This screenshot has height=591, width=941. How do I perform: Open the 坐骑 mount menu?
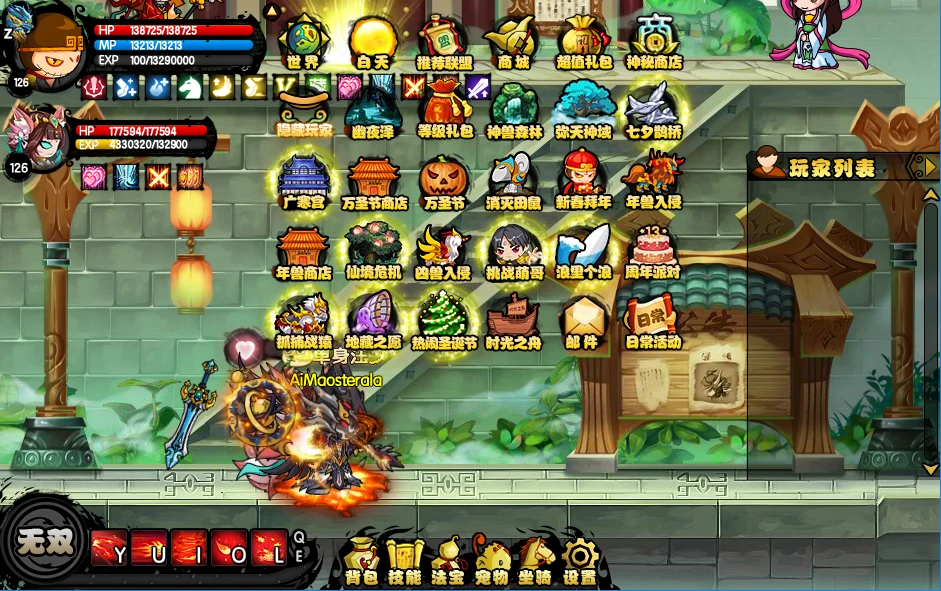pos(535,561)
